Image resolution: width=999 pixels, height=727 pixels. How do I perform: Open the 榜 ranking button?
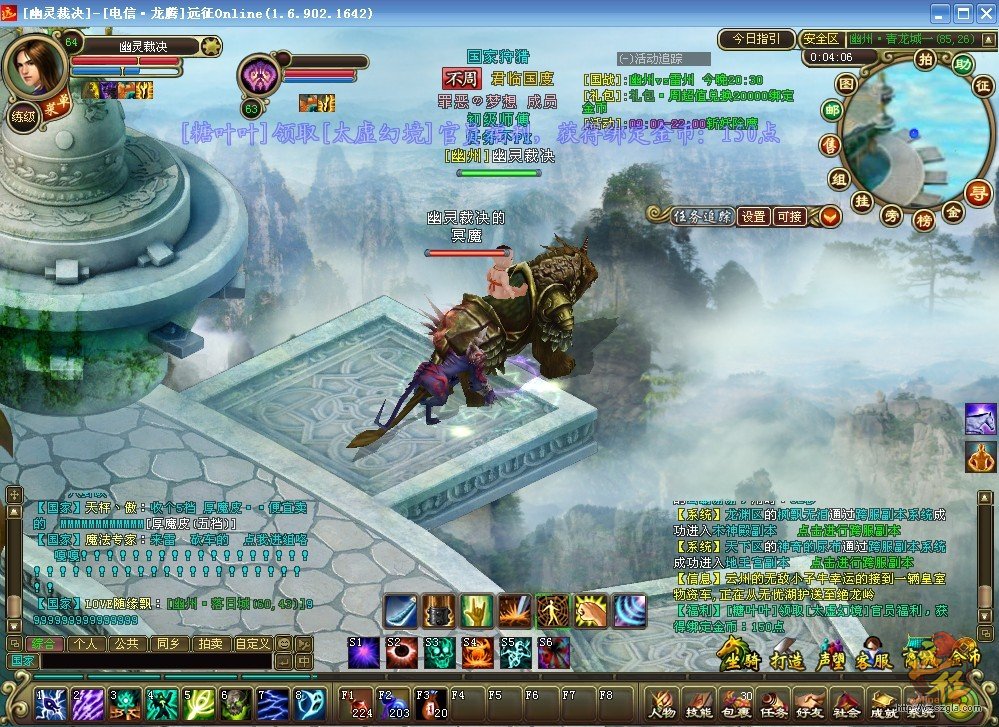(x=924, y=218)
